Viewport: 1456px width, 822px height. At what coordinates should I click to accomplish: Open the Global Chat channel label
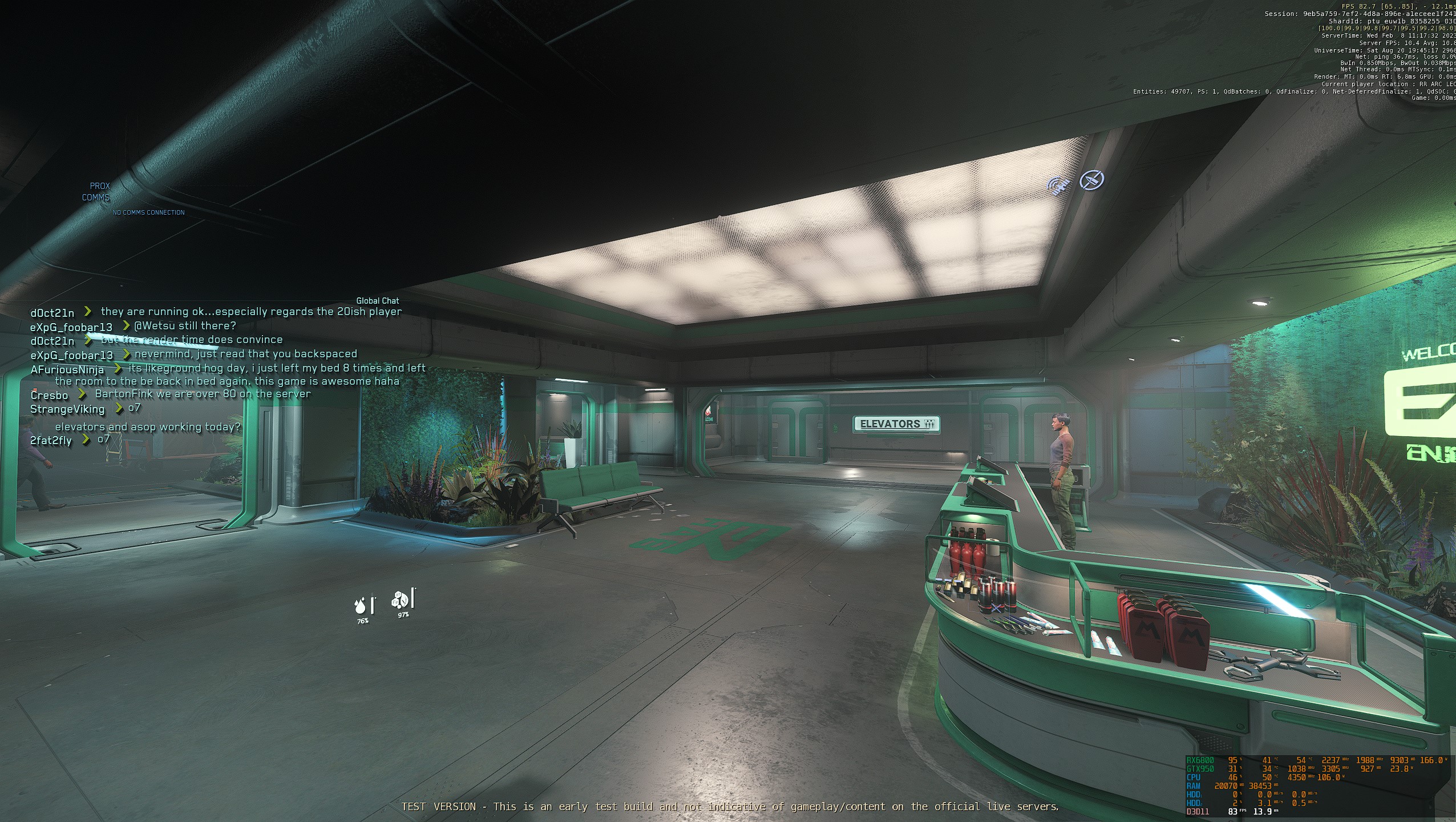click(377, 301)
